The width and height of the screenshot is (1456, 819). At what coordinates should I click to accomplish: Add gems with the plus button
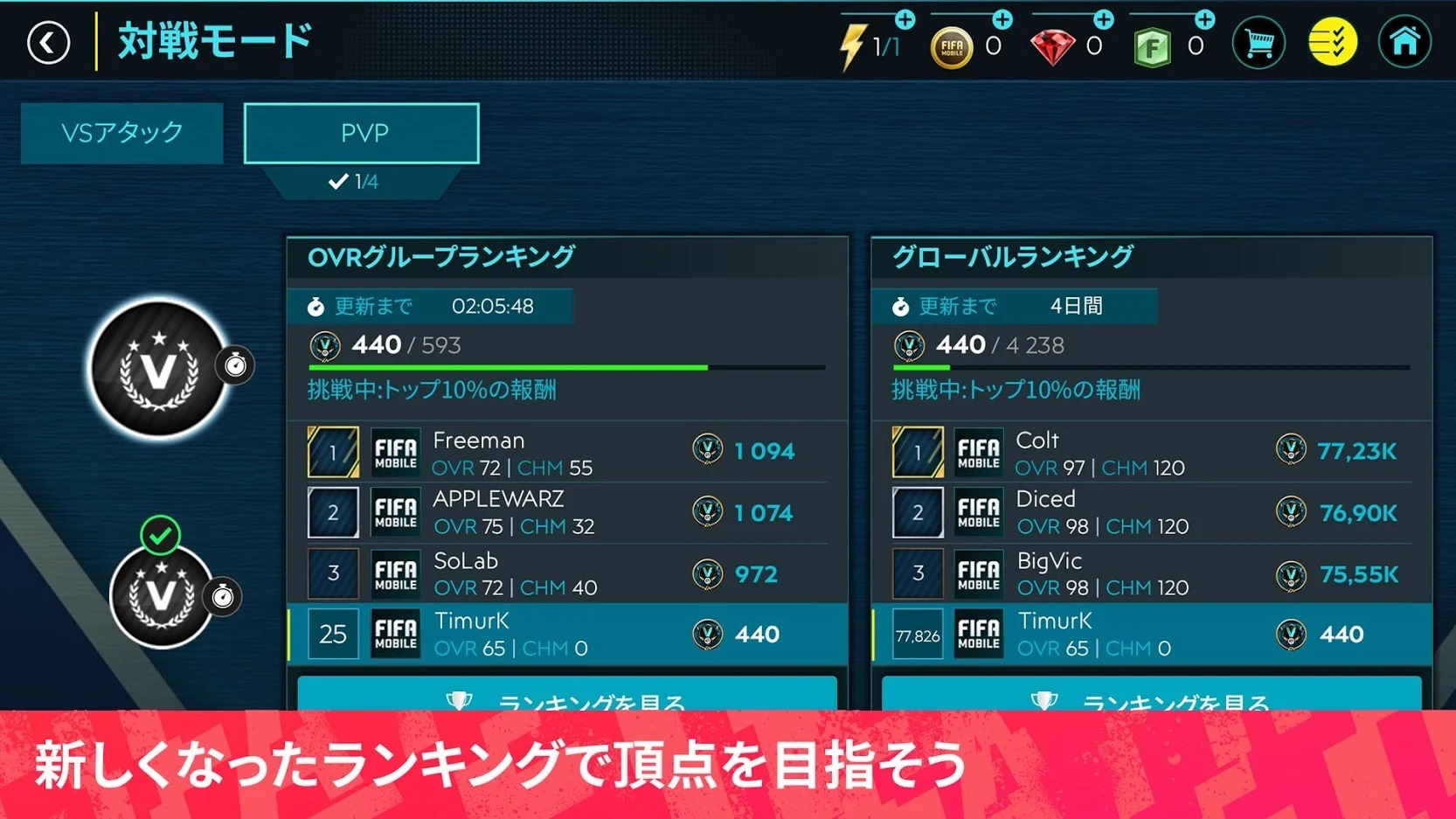[x=1103, y=17]
